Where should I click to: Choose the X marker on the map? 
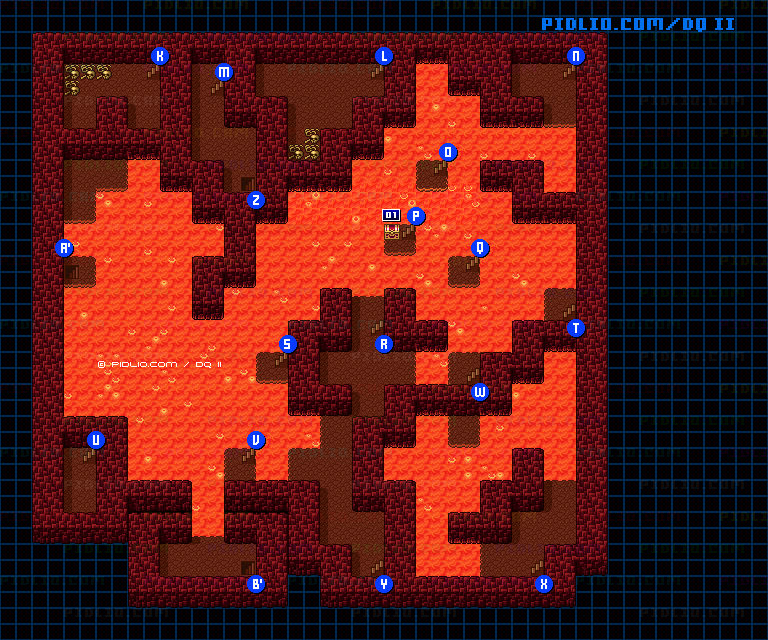(544, 584)
